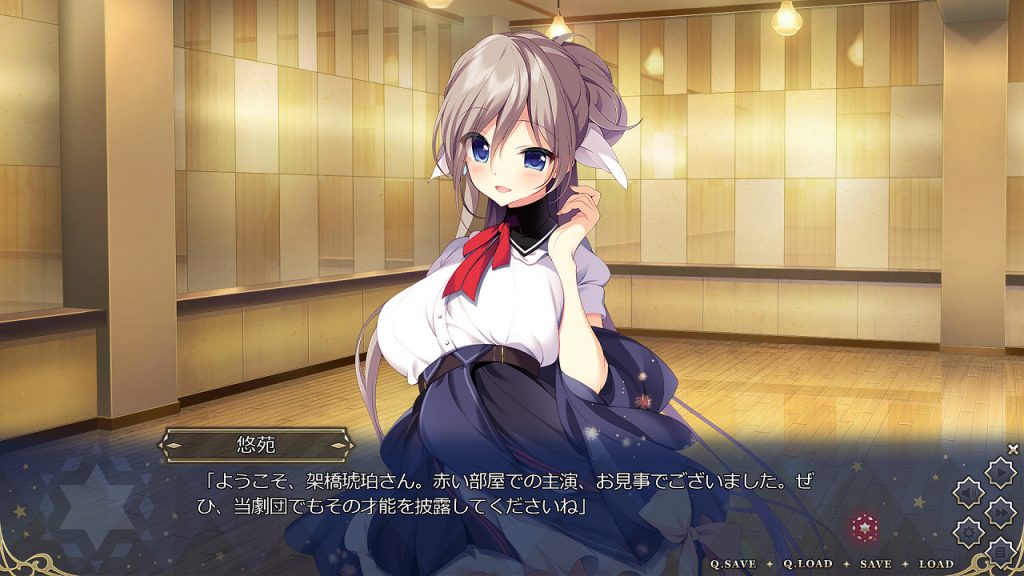Hide the dialogue window with the X
The image size is (1024, 576).
tap(1013, 449)
